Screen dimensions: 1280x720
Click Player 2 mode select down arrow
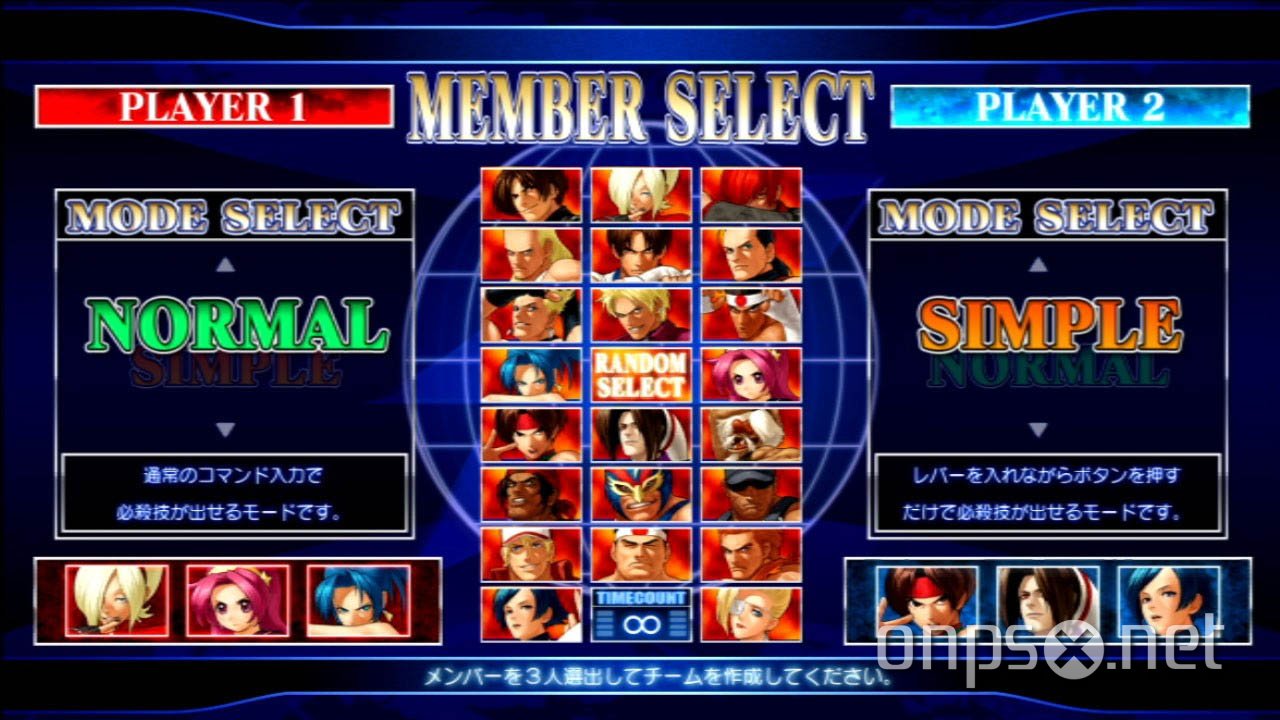[x=1040, y=427]
